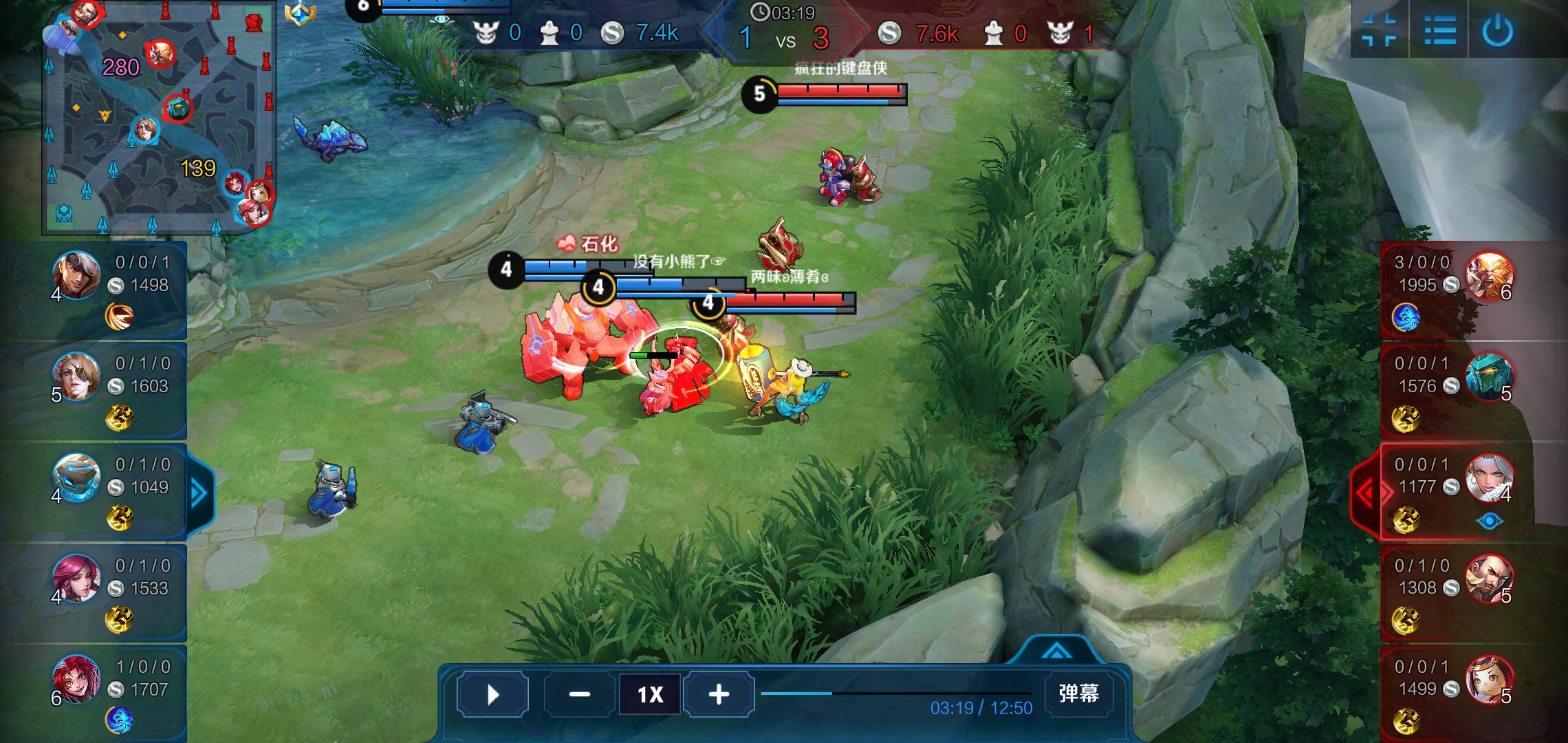Click the play button on replay bar
The height and width of the screenshot is (743, 1568).
tap(492, 694)
